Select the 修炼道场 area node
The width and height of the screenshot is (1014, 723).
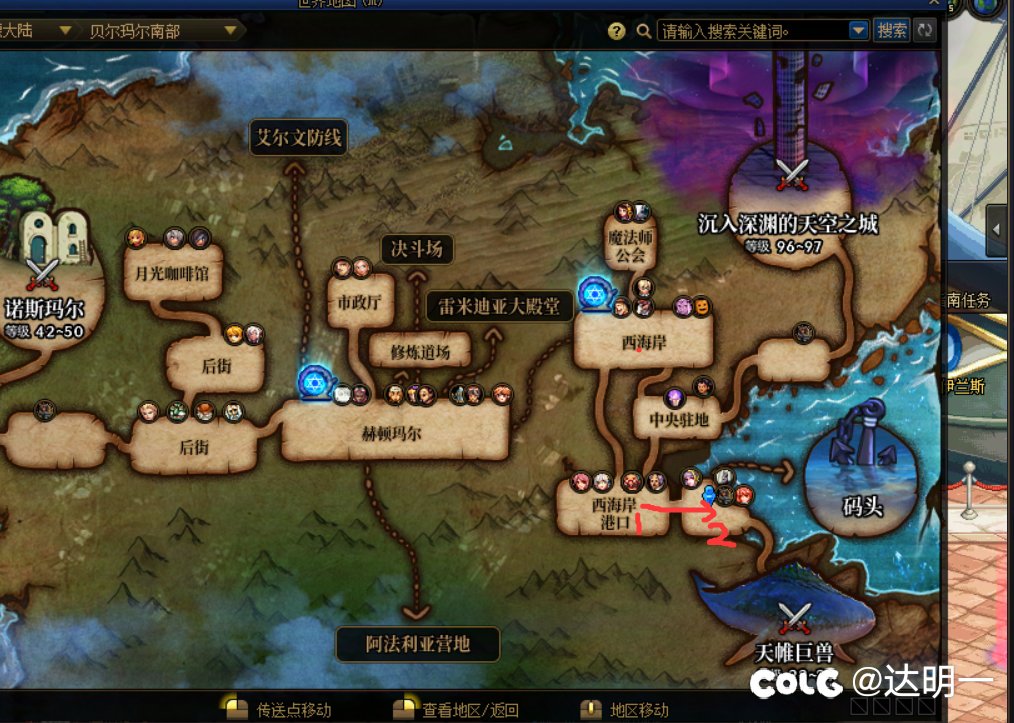coord(419,352)
